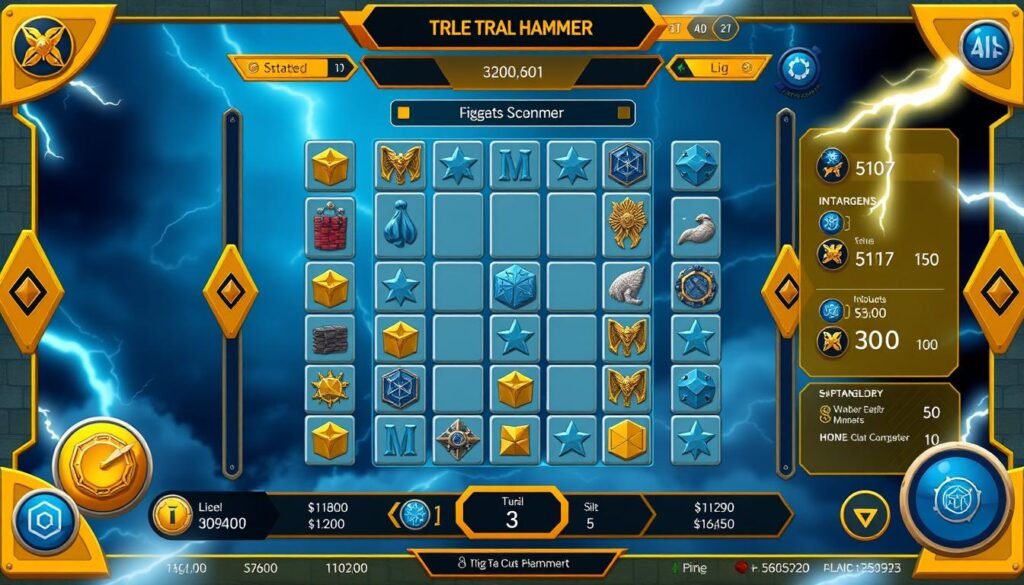Image resolution: width=1024 pixels, height=585 pixels.
Task: Choose the blue ring wreath tile
Action: (x=695, y=285)
